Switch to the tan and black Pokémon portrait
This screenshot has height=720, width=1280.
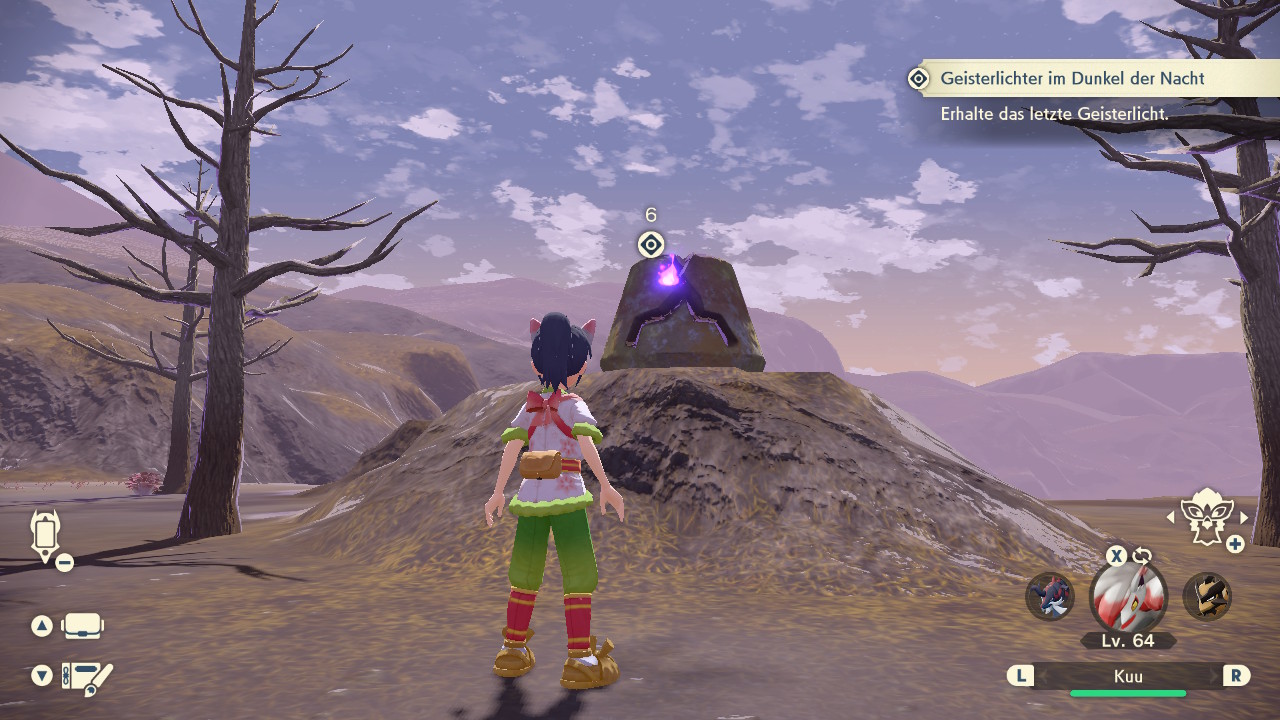click(x=1207, y=596)
